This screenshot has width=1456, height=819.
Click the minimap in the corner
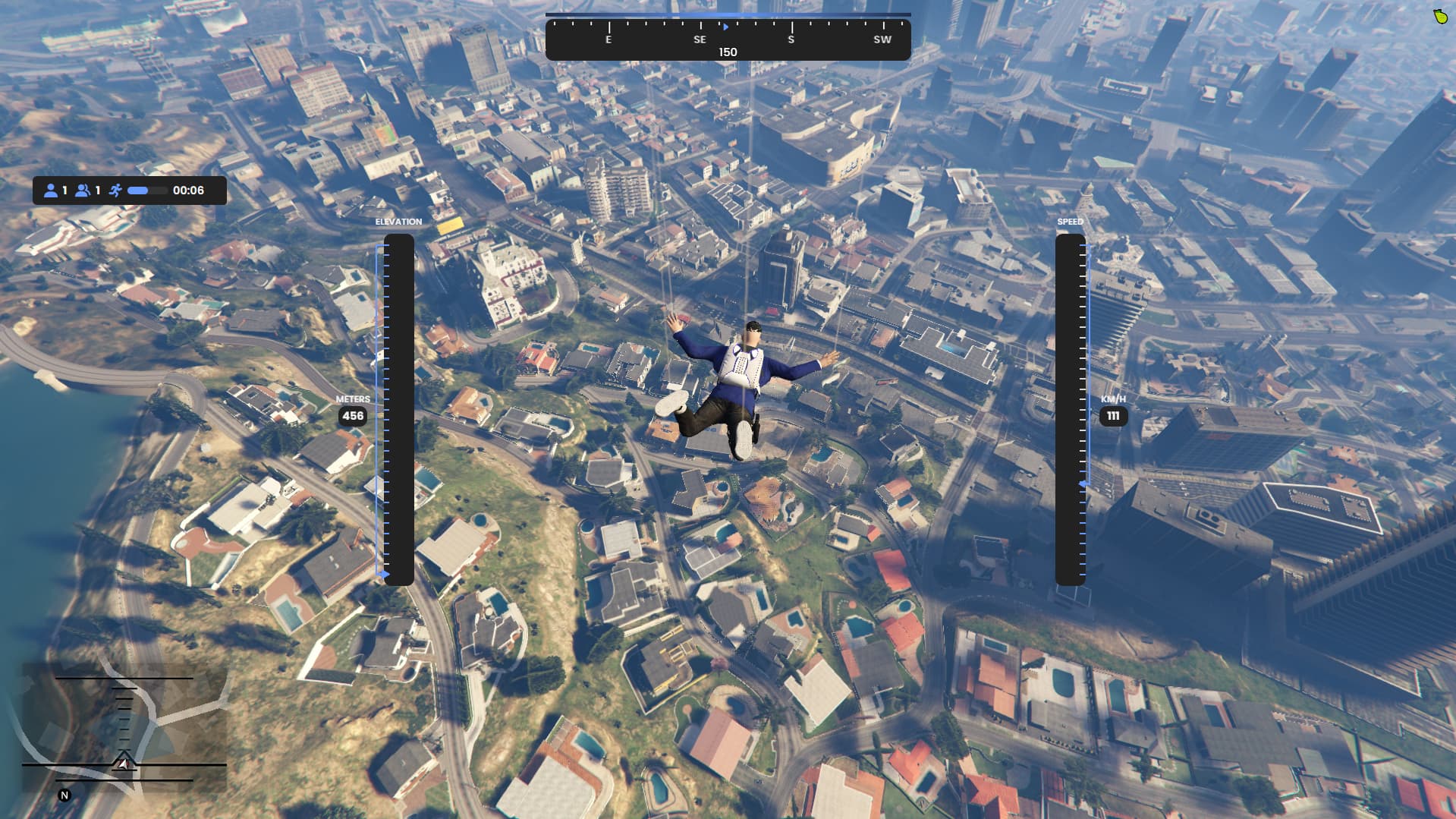pos(124,726)
